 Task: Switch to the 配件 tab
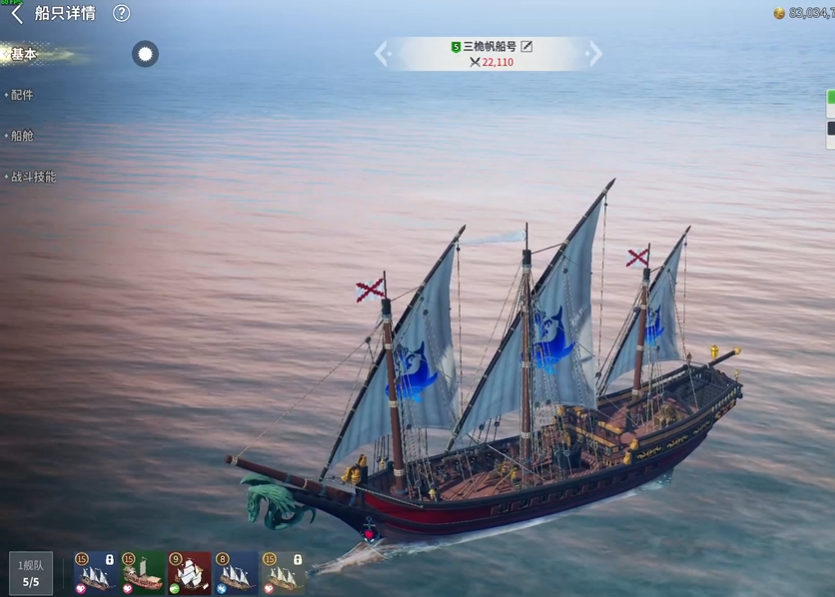tap(22, 95)
